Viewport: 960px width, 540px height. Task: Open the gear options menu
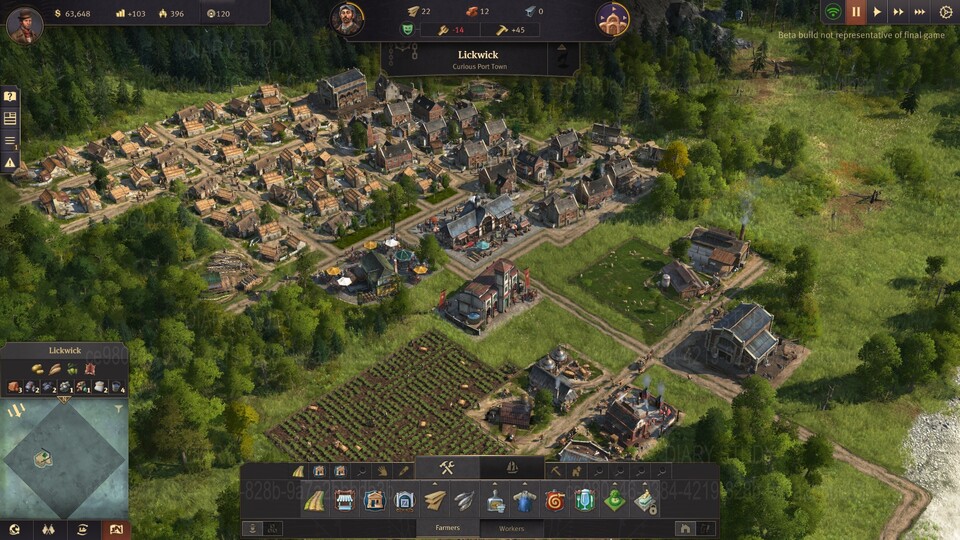[x=945, y=12]
